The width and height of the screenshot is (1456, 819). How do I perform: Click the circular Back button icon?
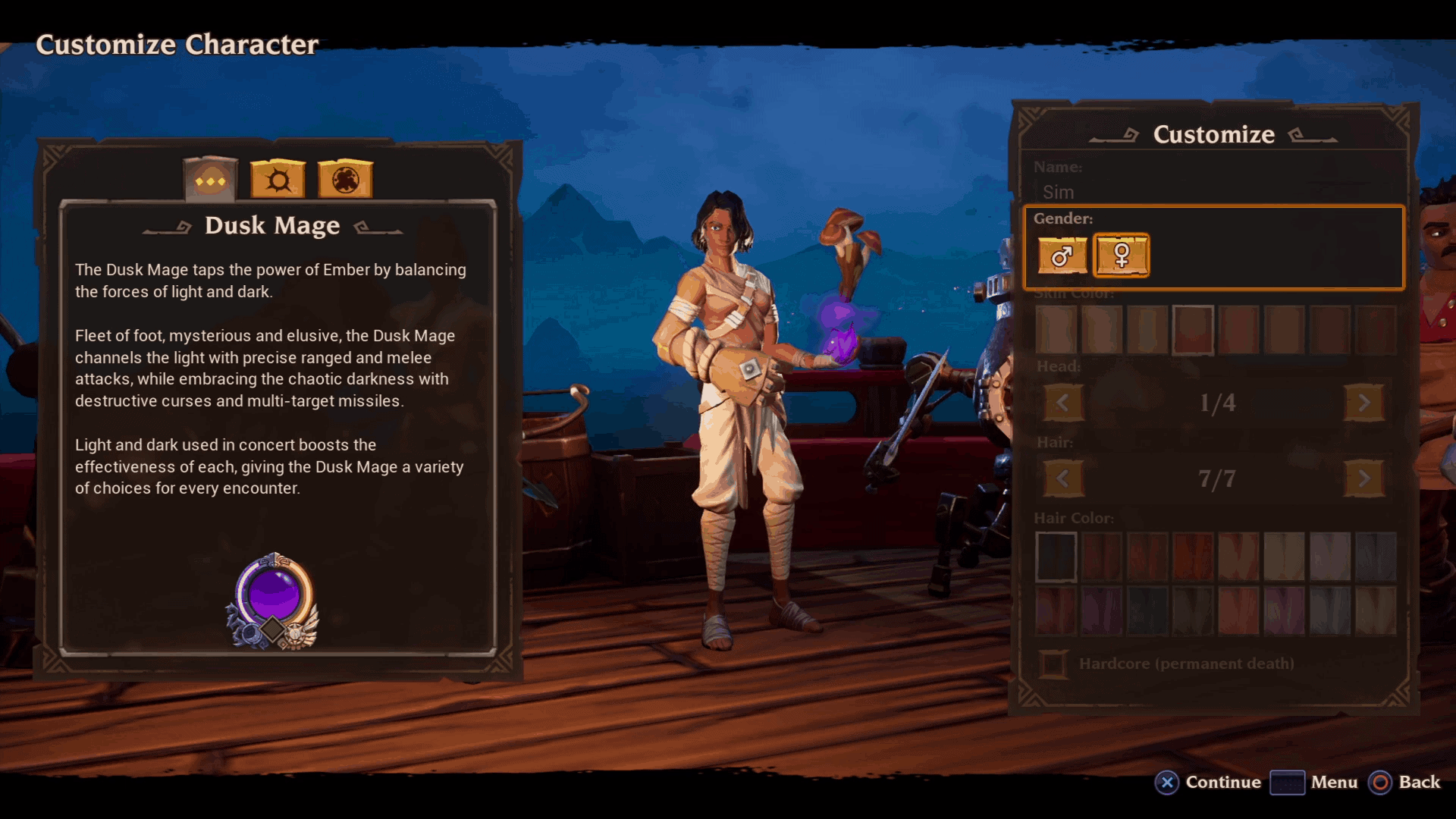coord(1380,783)
